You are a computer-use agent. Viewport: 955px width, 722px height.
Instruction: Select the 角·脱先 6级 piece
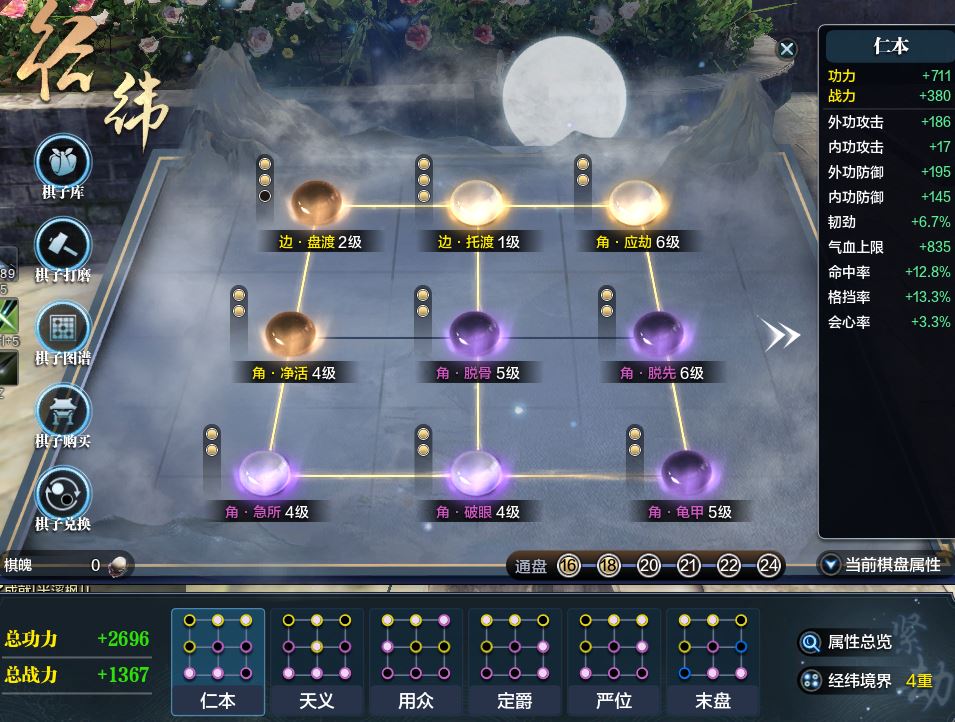(x=660, y=334)
